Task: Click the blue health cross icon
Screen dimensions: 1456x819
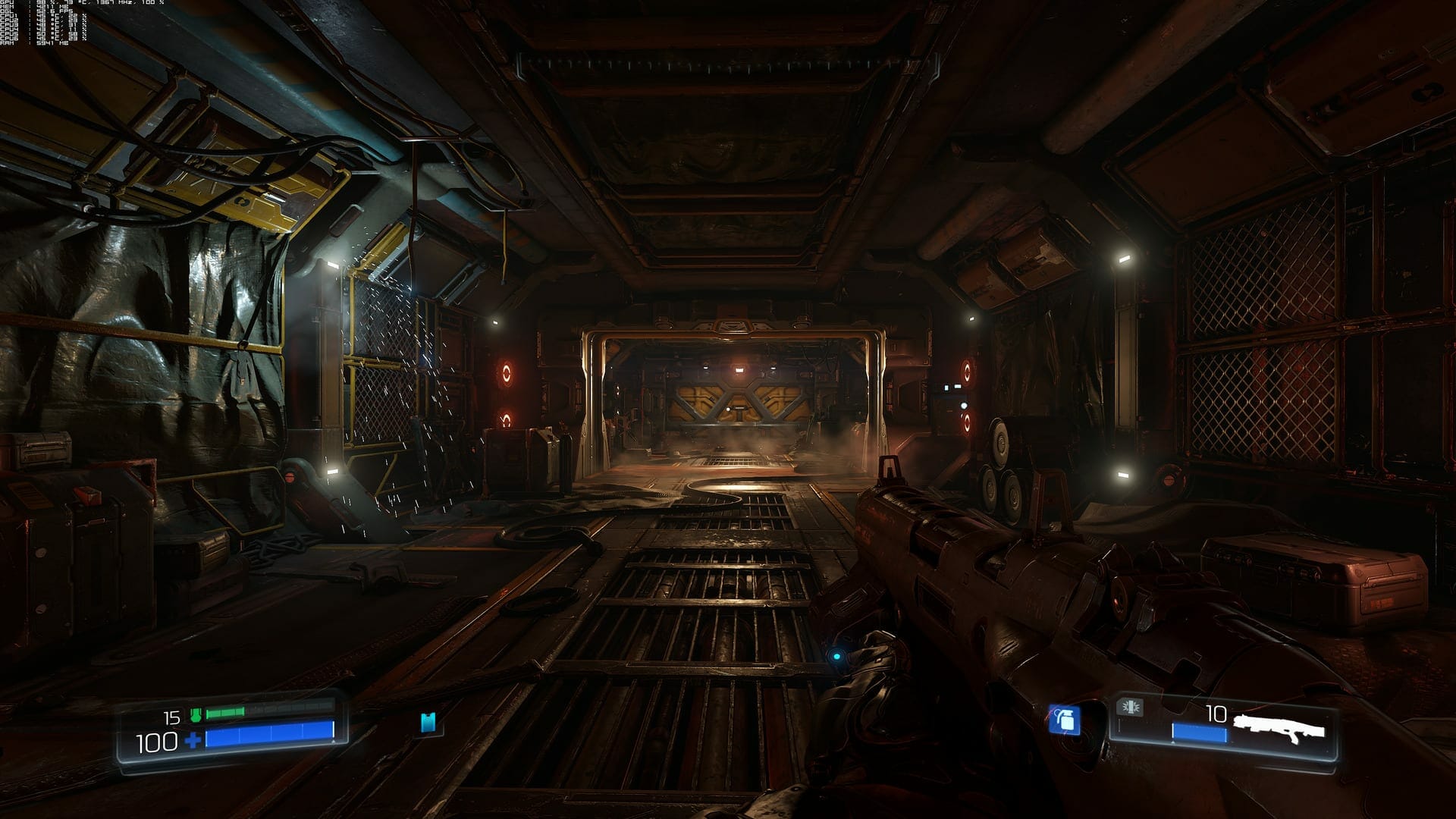Action: [x=194, y=740]
